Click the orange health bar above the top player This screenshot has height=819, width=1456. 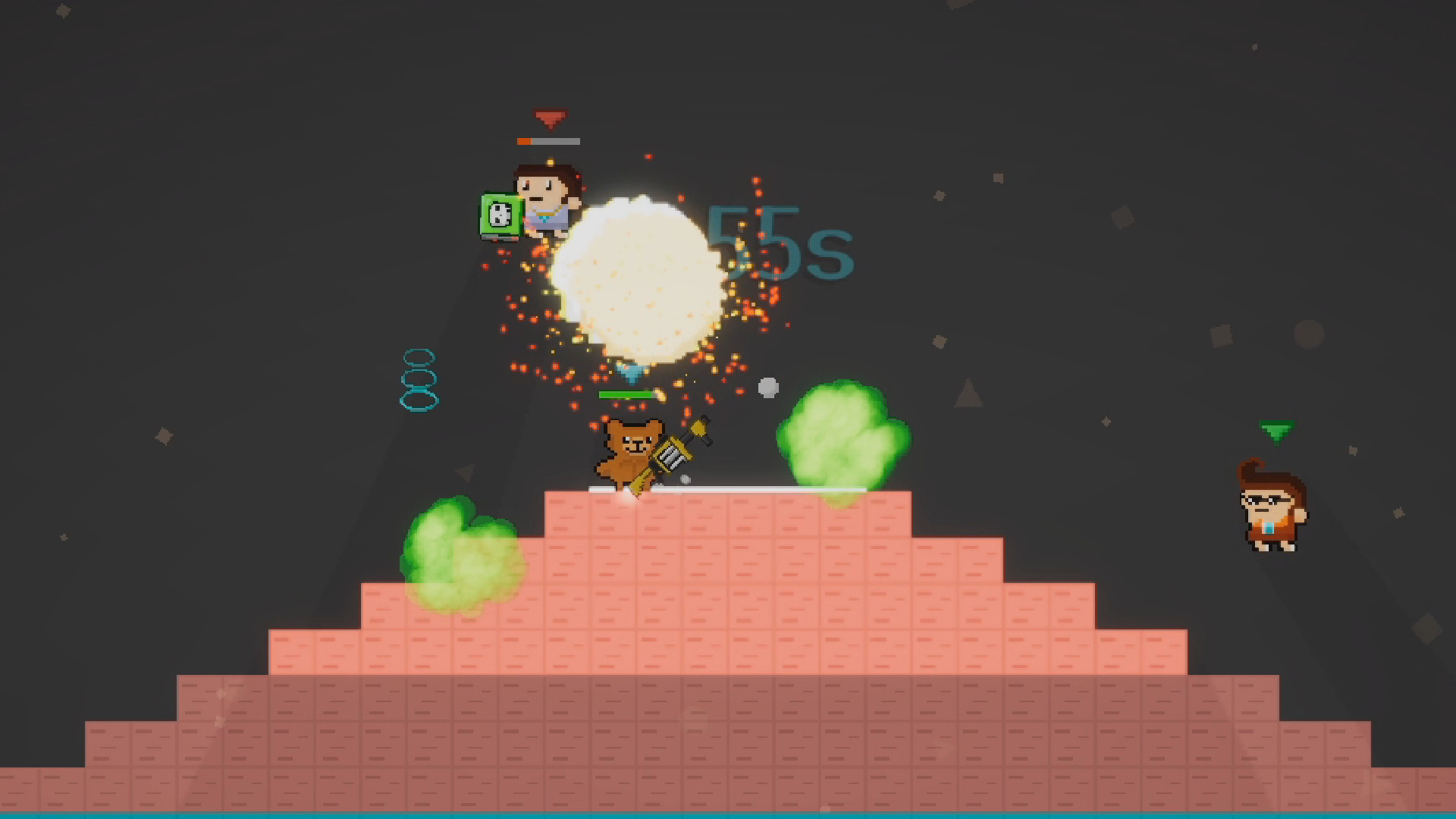(525, 141)
